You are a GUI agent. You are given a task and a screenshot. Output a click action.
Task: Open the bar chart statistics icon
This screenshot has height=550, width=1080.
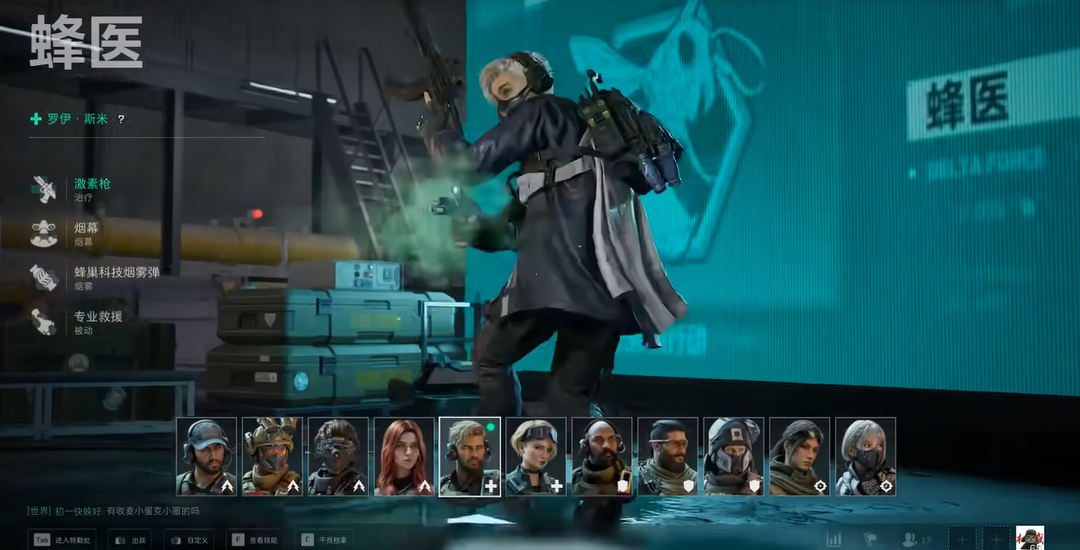pyautogui.click(x=834, y=539)
